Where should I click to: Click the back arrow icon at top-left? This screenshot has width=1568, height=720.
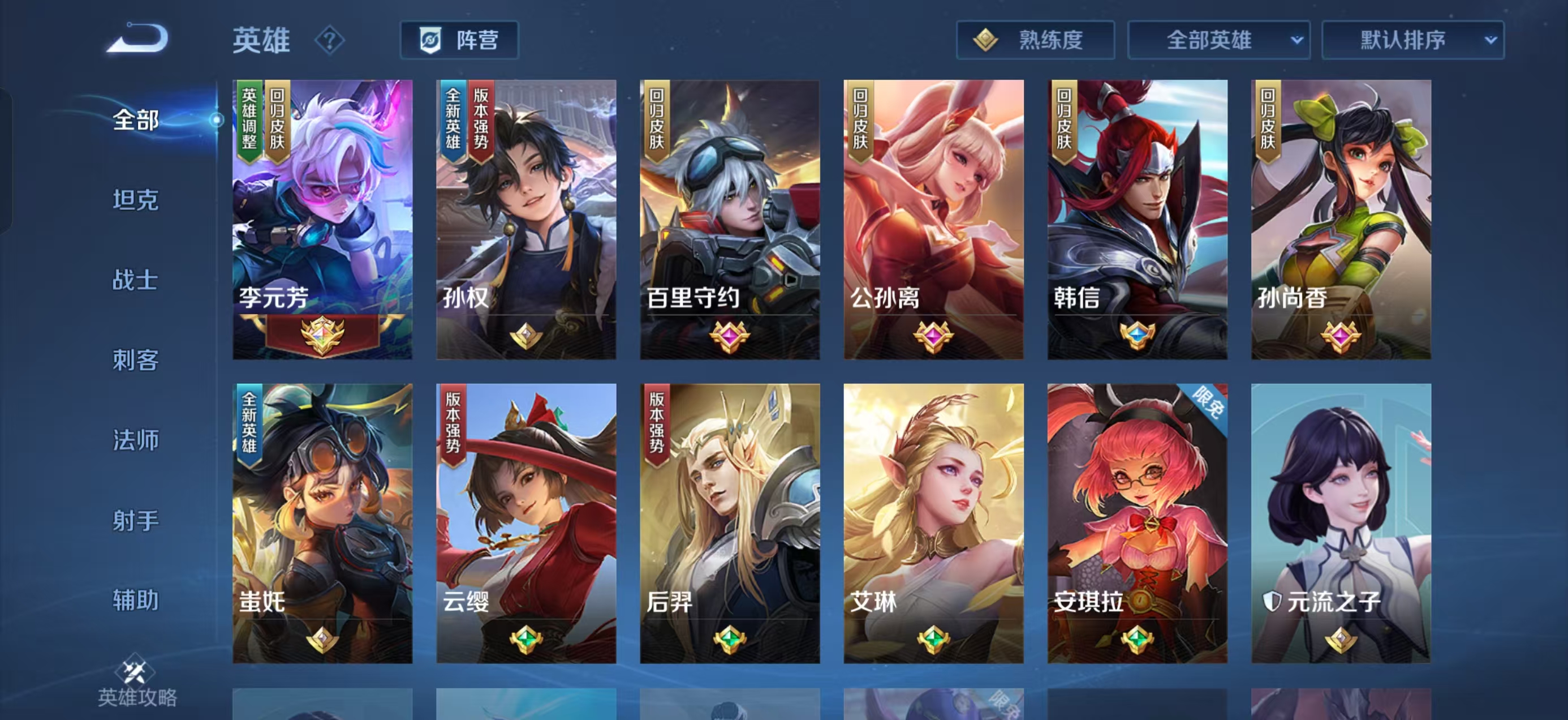pos(137,41)
